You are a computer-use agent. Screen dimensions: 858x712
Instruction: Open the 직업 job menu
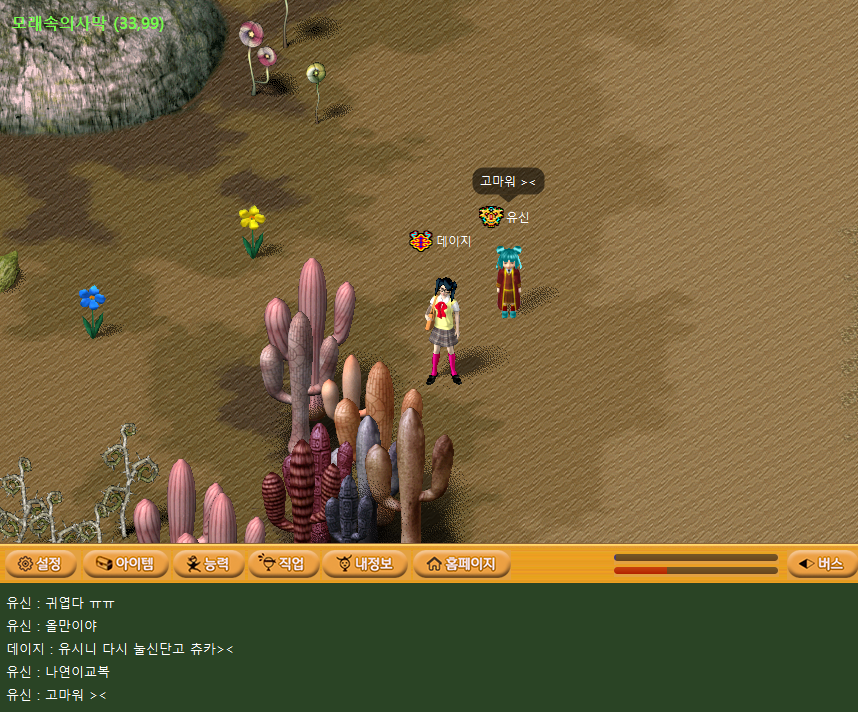tap(284, 564)
